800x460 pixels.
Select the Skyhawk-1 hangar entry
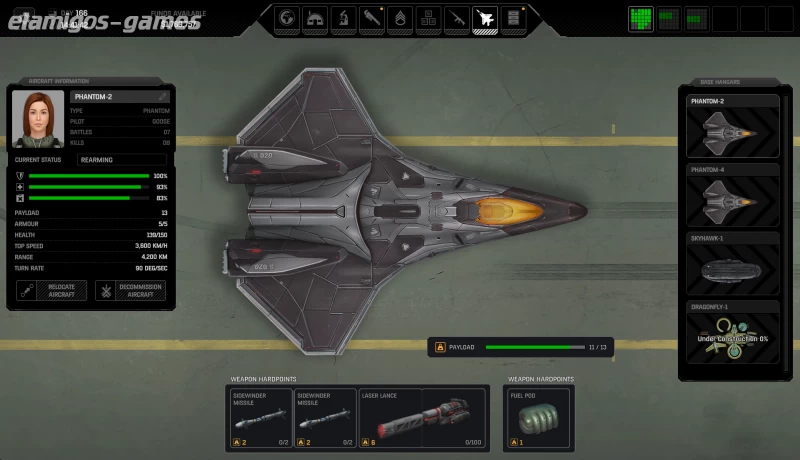pos(733,263)
